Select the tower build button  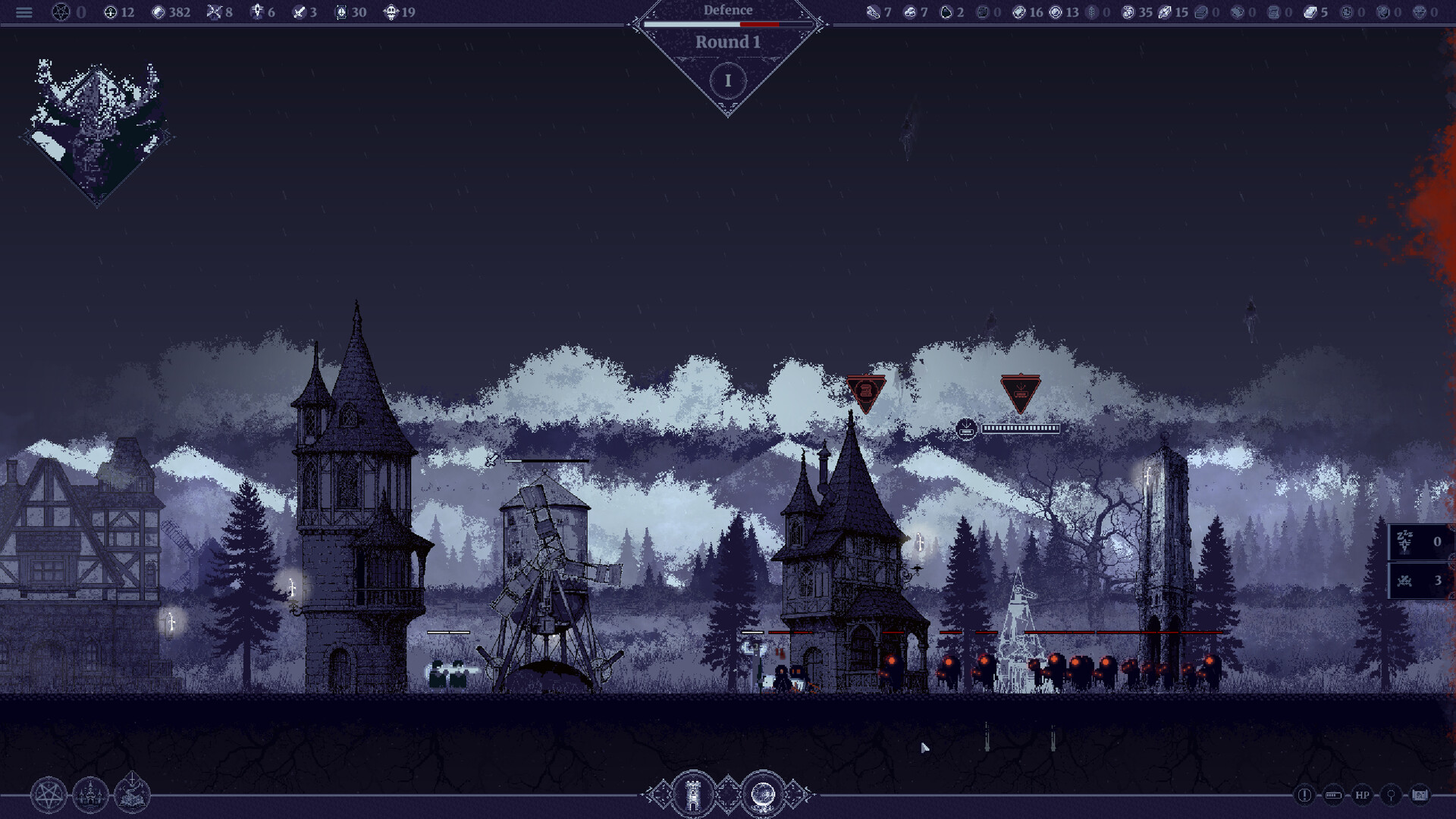tap(692, 795)
